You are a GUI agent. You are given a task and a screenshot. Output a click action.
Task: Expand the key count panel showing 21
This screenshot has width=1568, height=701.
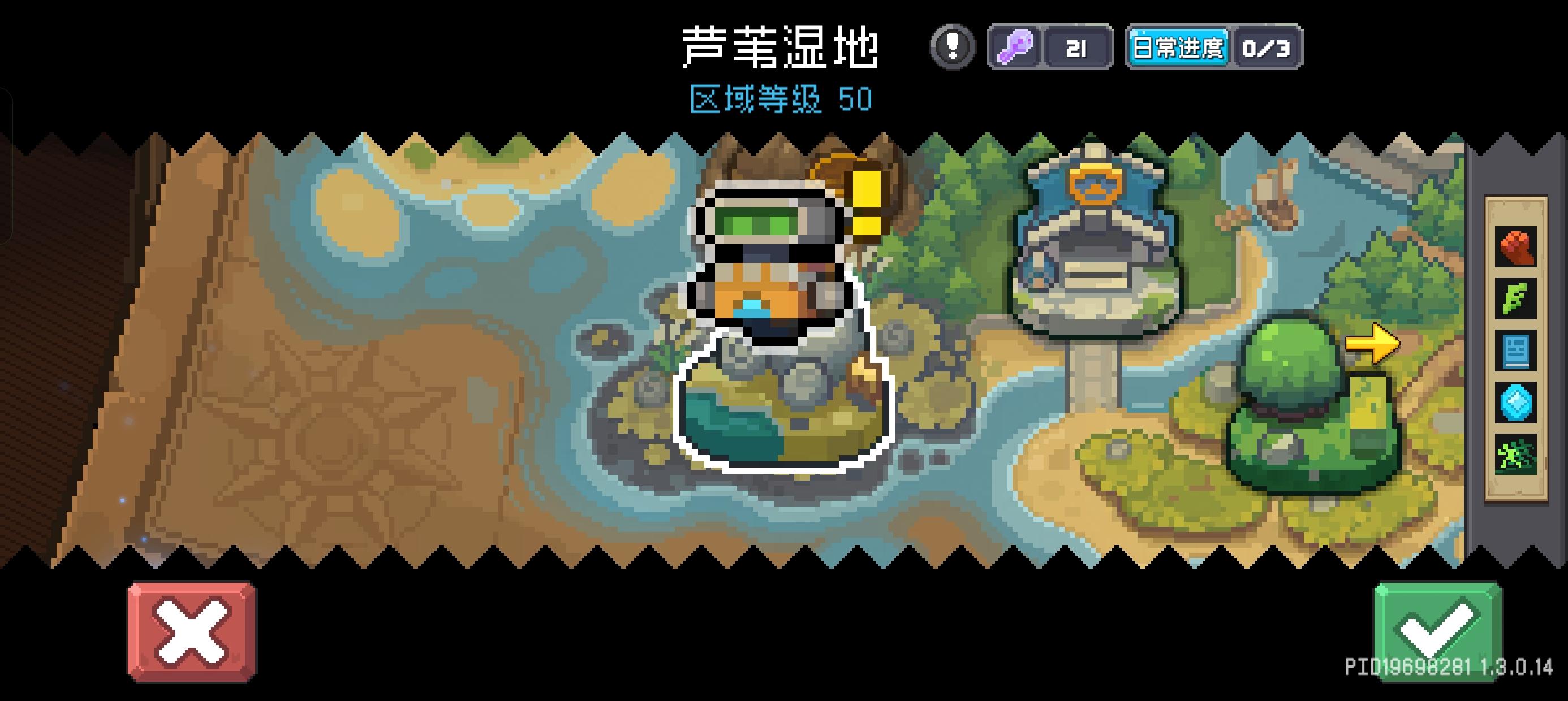tap(1078, 47)
